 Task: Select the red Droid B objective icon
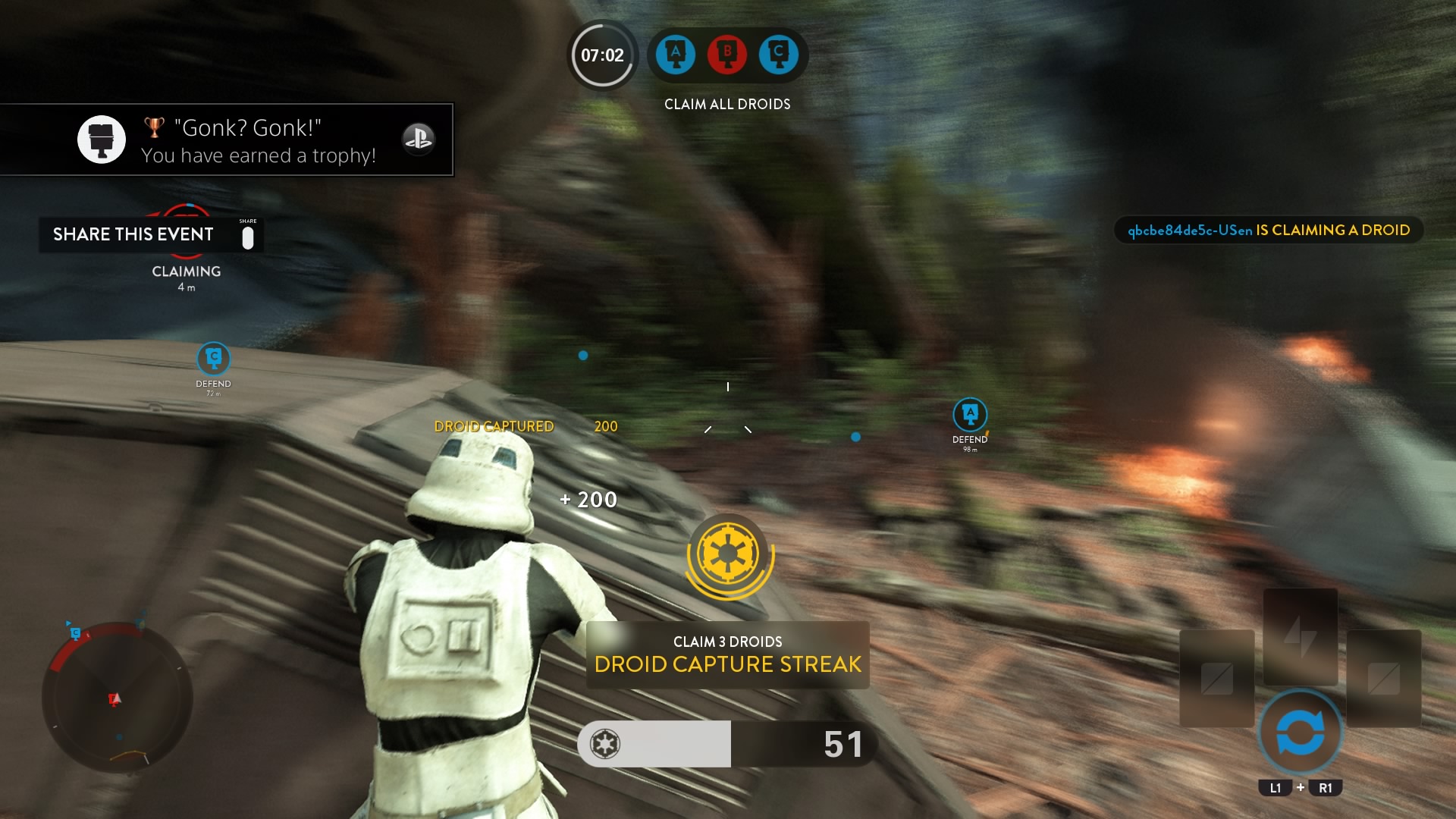(x=727, y=54)
